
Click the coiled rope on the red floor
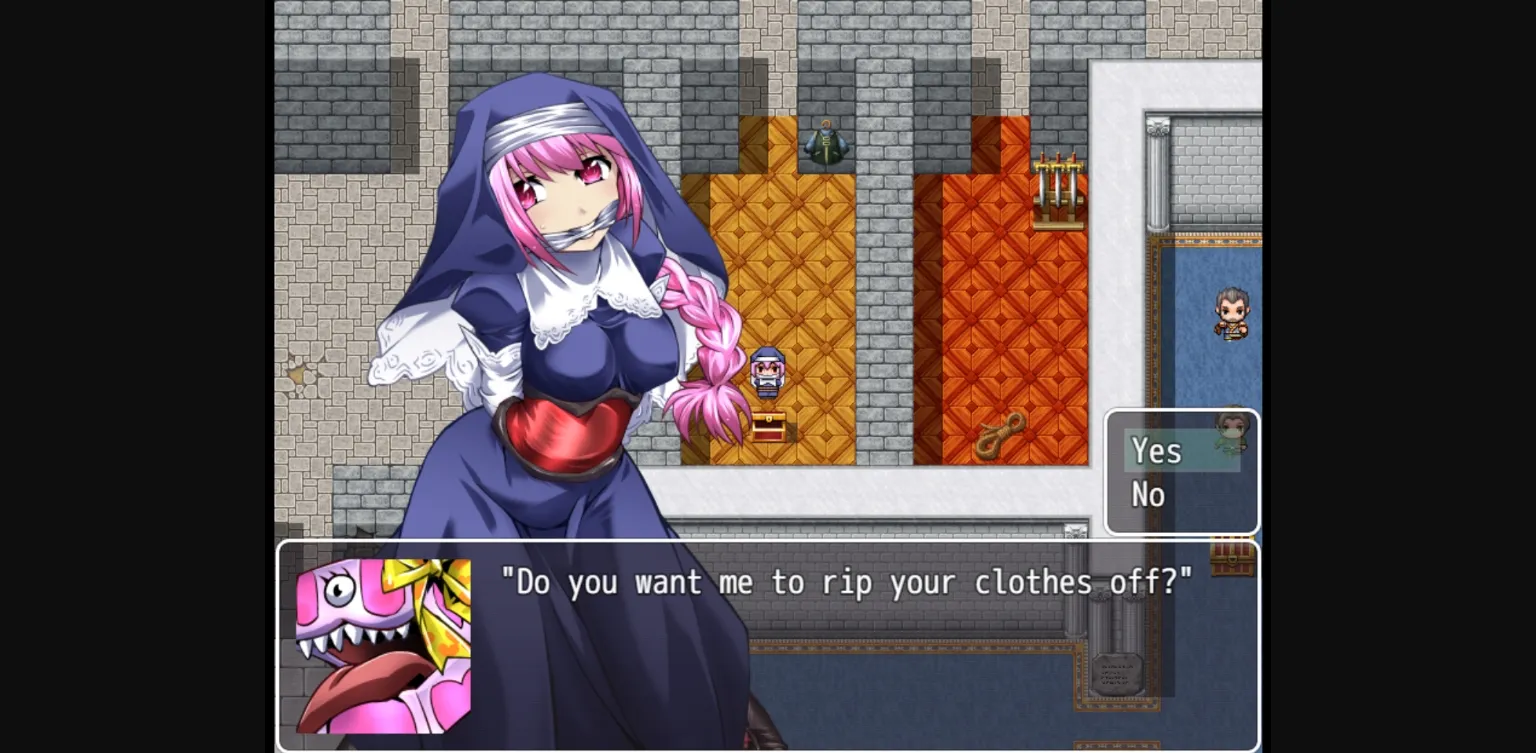tap(1003, 432)
